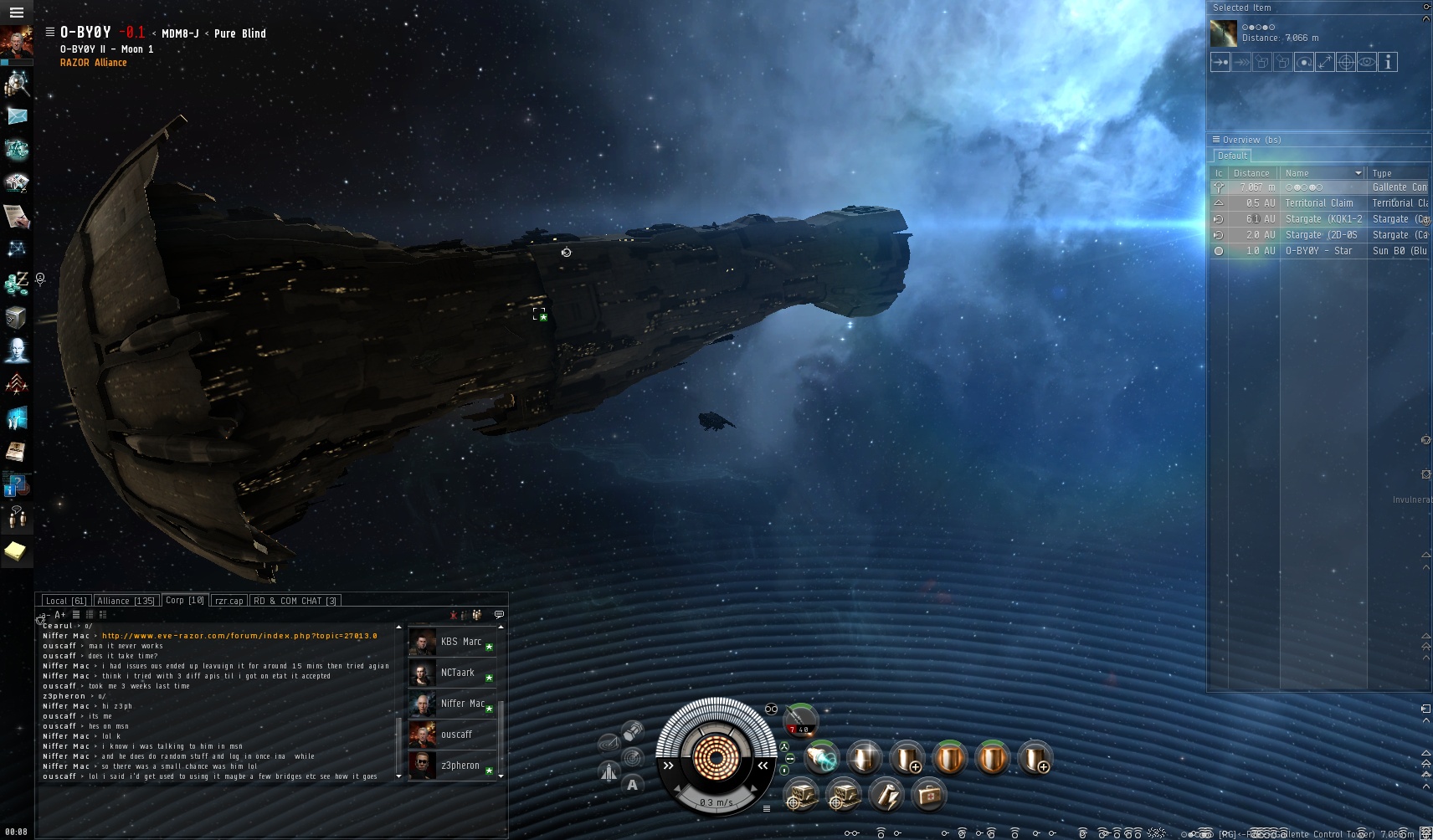This screenshot has height=840, width=1433.
Task: Open the main menu hamburger icon
Action: coord(16,13)
